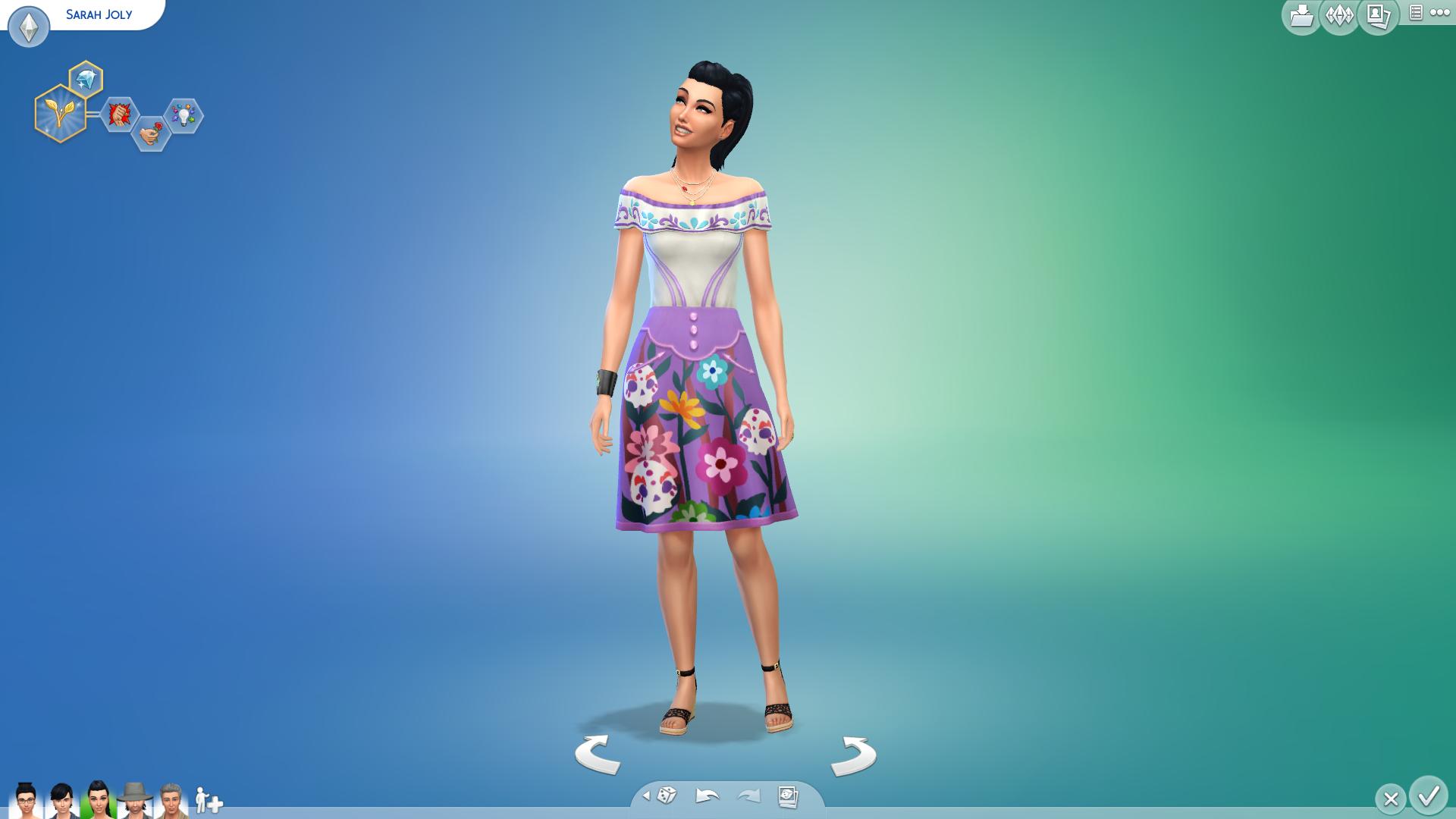Add a new Sim to household
1456x819 pixels.
tap(208, 801)
